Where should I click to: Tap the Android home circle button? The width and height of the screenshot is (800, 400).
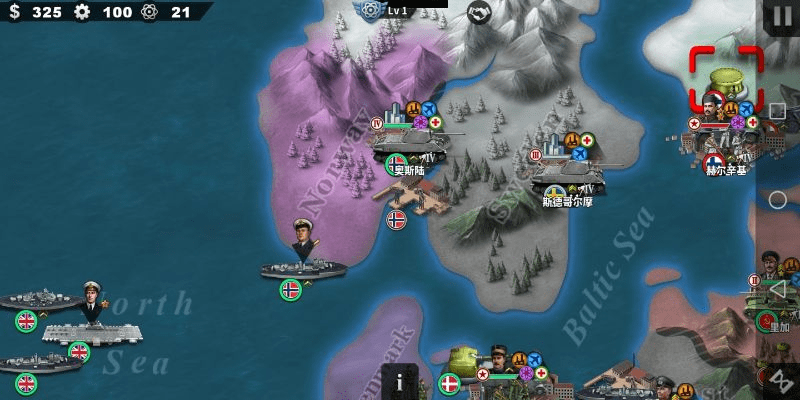pyautogui.click(x=777, y=198)
